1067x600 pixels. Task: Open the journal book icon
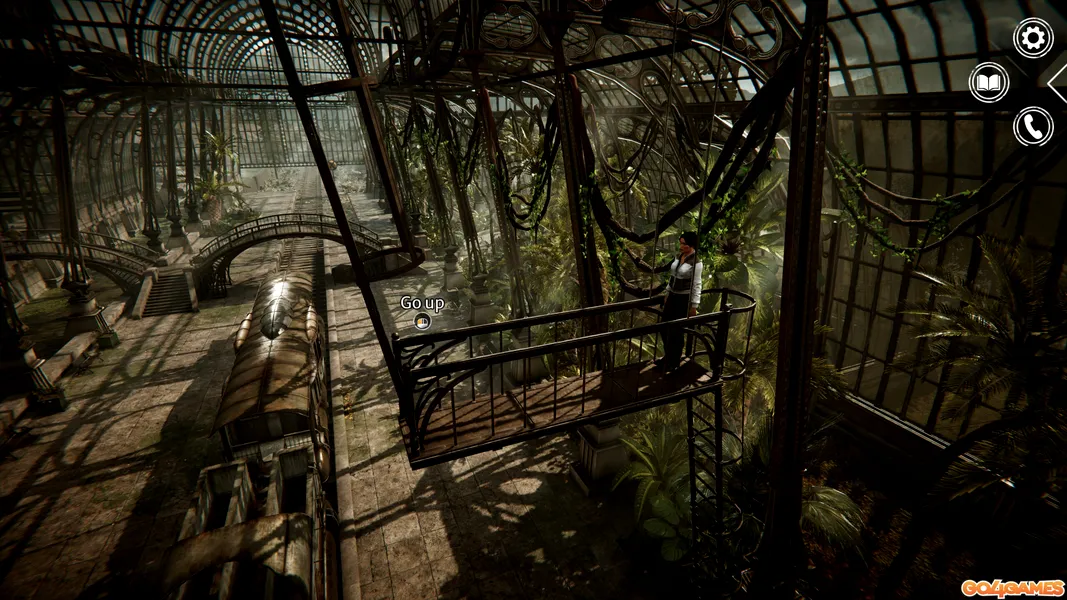click(989, 82)
